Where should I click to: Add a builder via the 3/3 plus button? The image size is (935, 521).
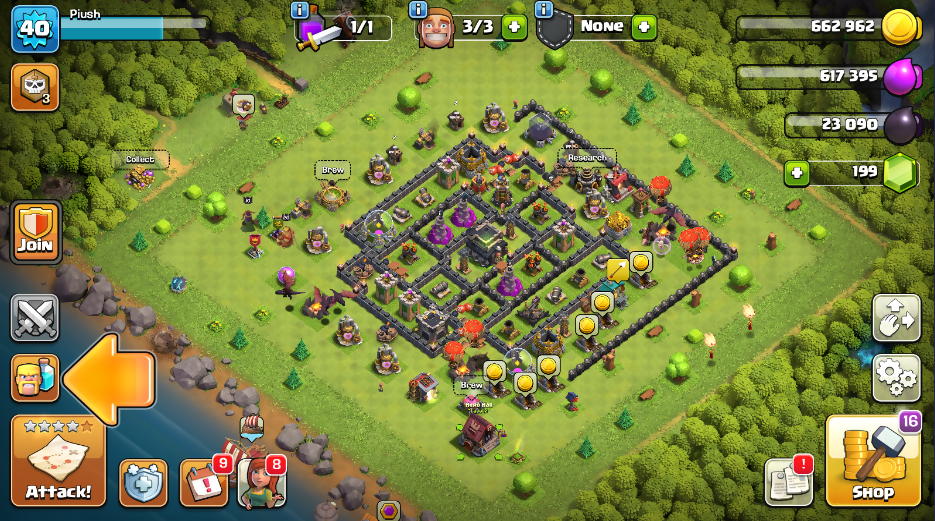pos(514,27)
